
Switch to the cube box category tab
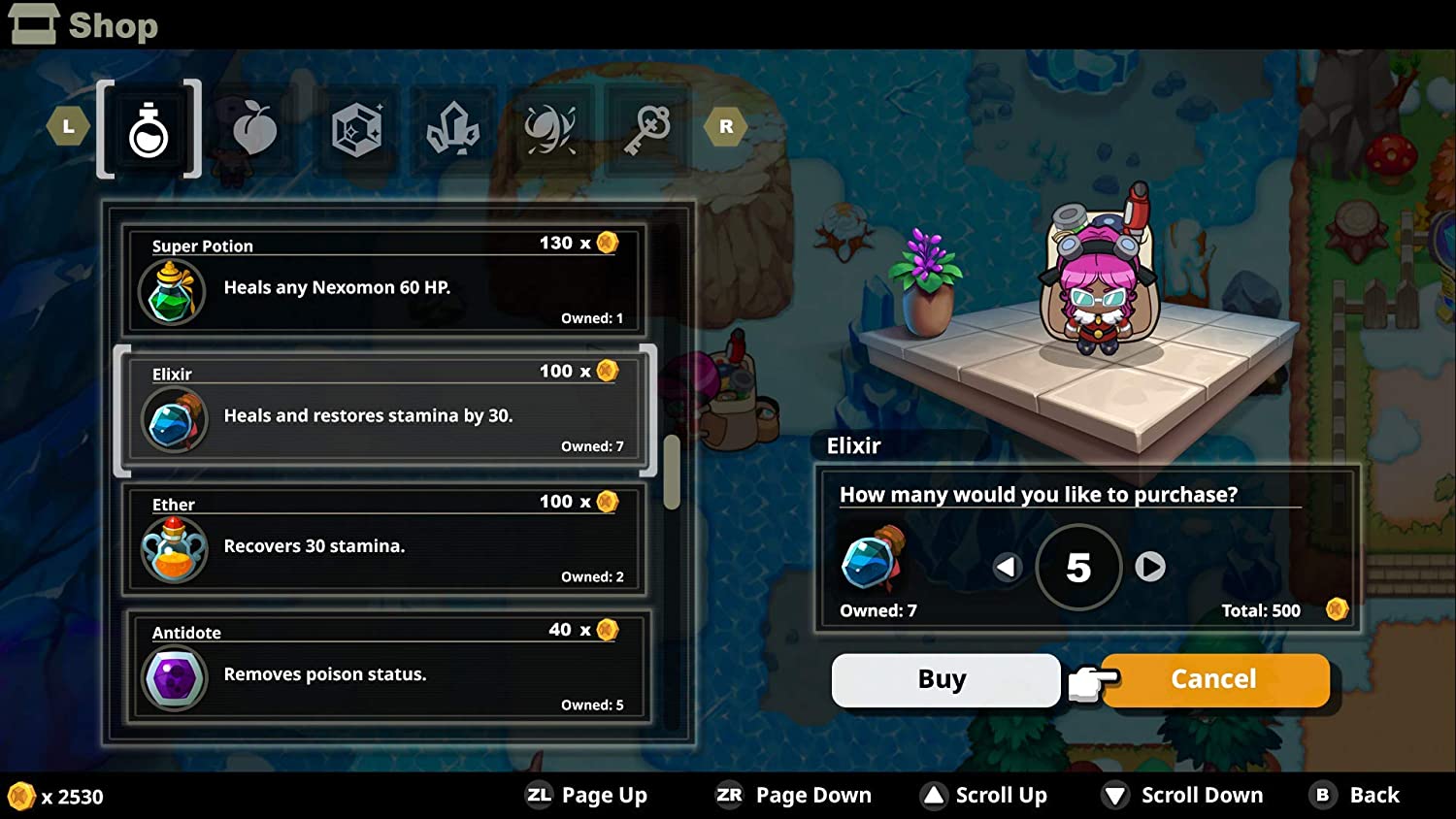point(356,129)
